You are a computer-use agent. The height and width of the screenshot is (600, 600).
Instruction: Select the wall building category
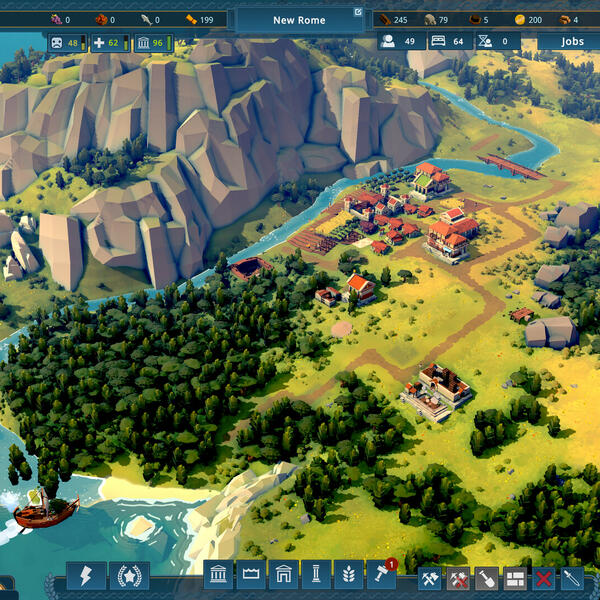(251, 575)
